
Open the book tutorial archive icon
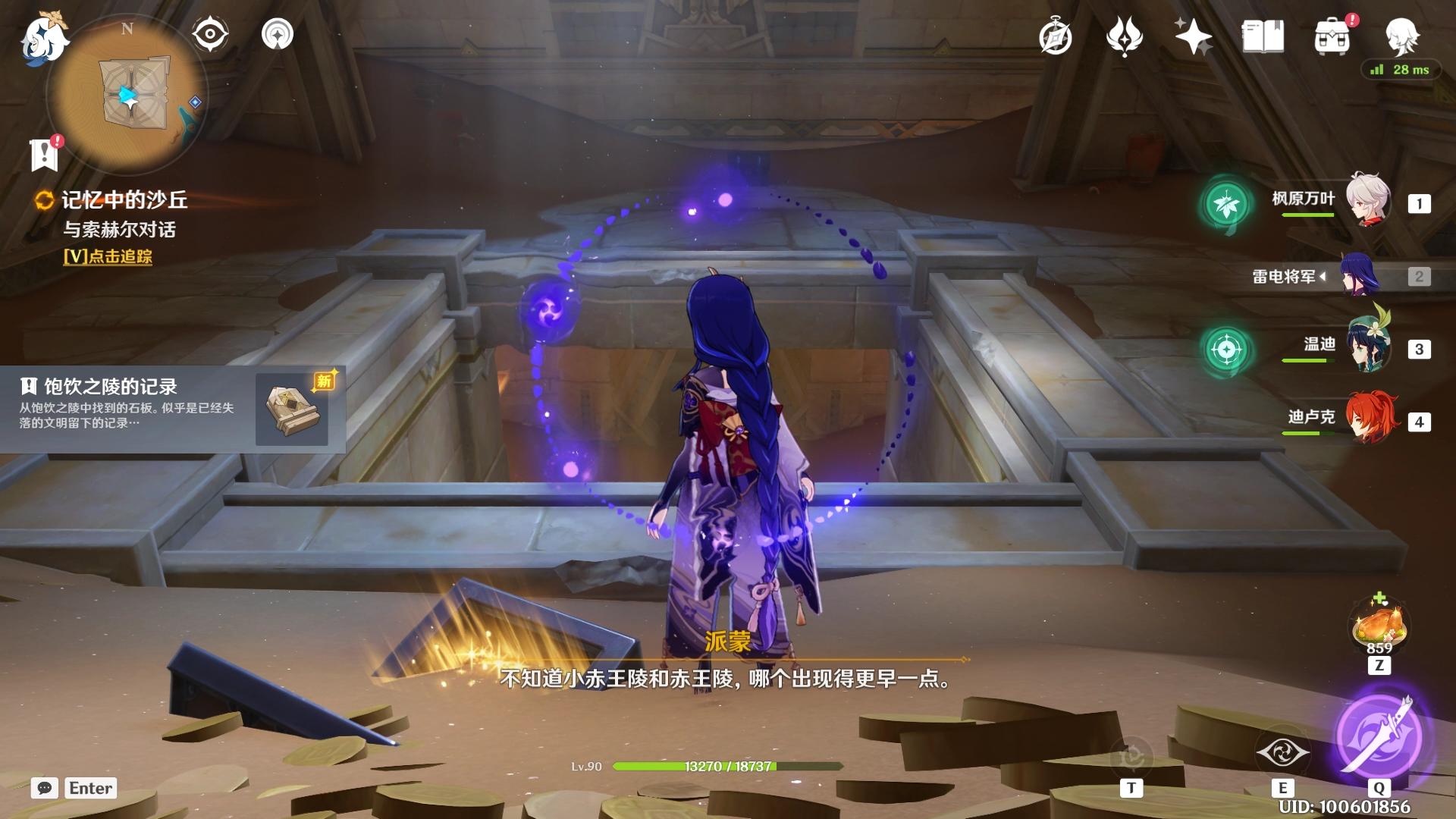pyautogui.click(x=1263, y=36)
